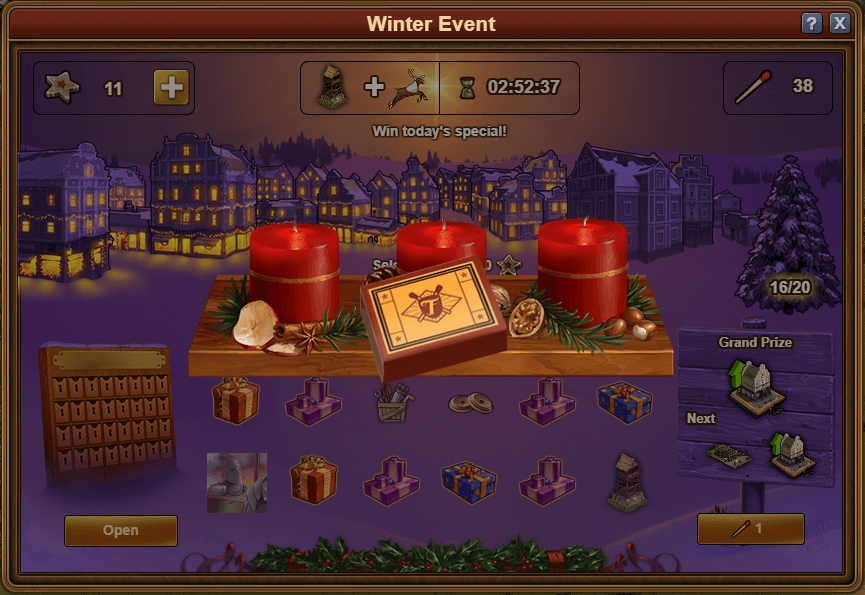Use one match with the matchstick button
865x595 pixels.
[x=750, y=529]
